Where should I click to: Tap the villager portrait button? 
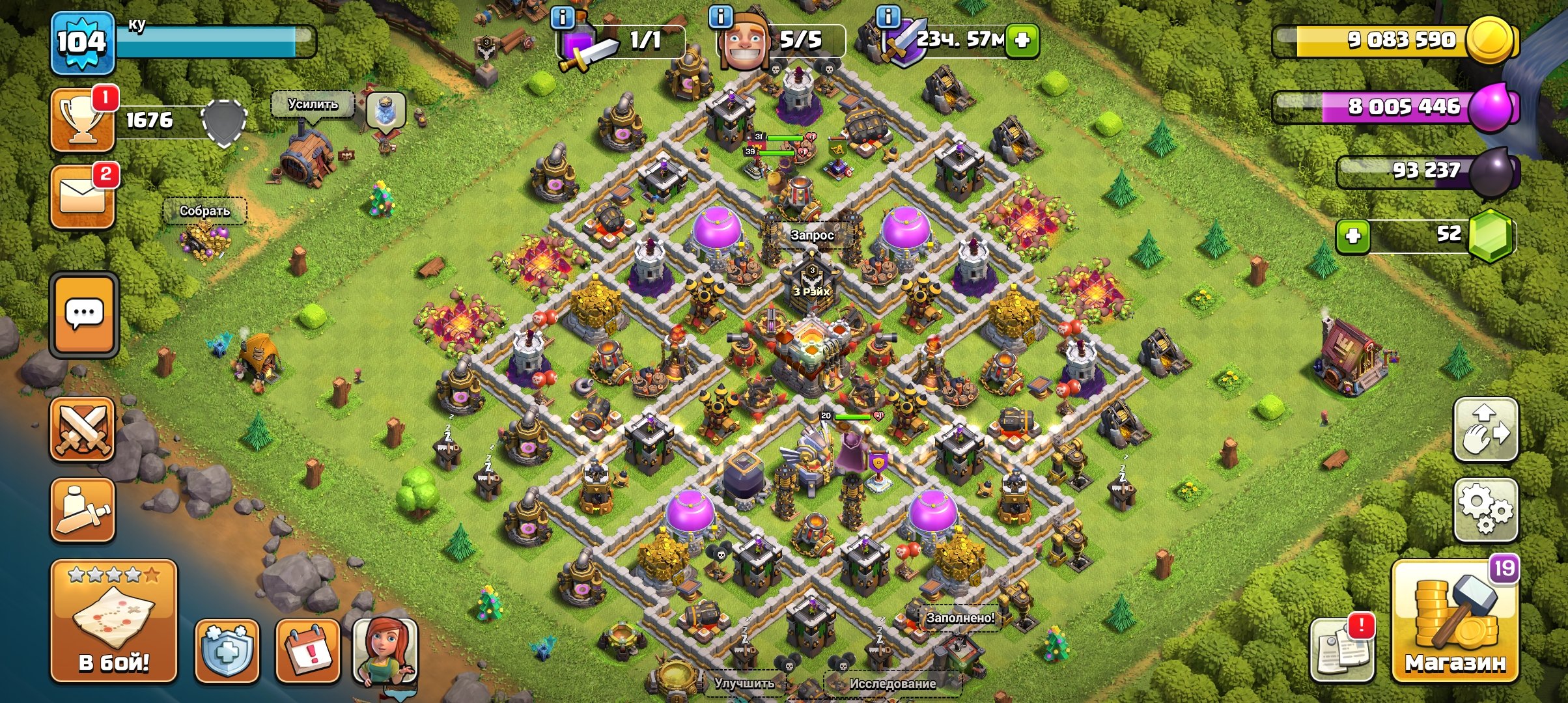(385, 651)
